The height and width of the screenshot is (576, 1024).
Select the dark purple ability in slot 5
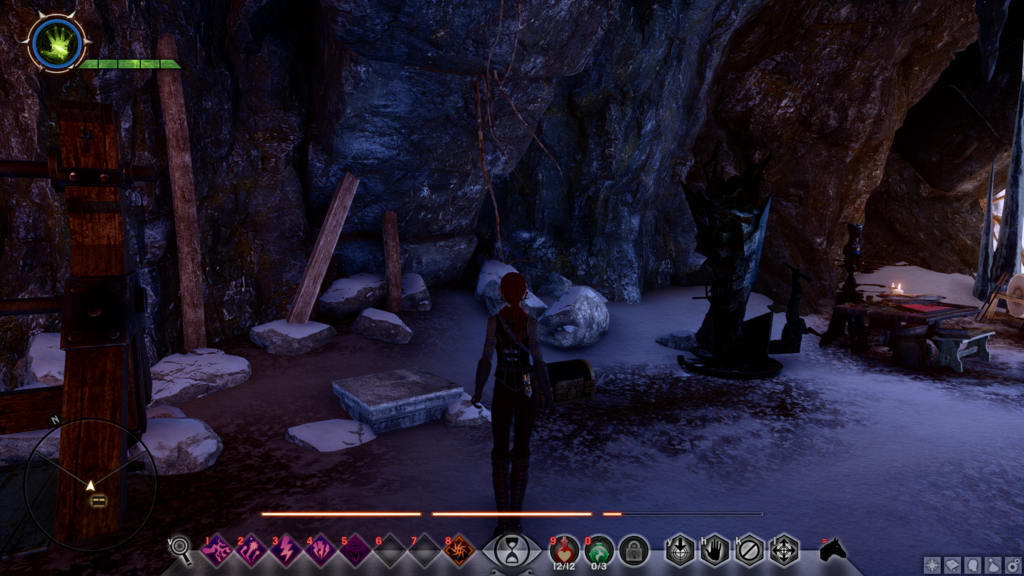(355, 549)
